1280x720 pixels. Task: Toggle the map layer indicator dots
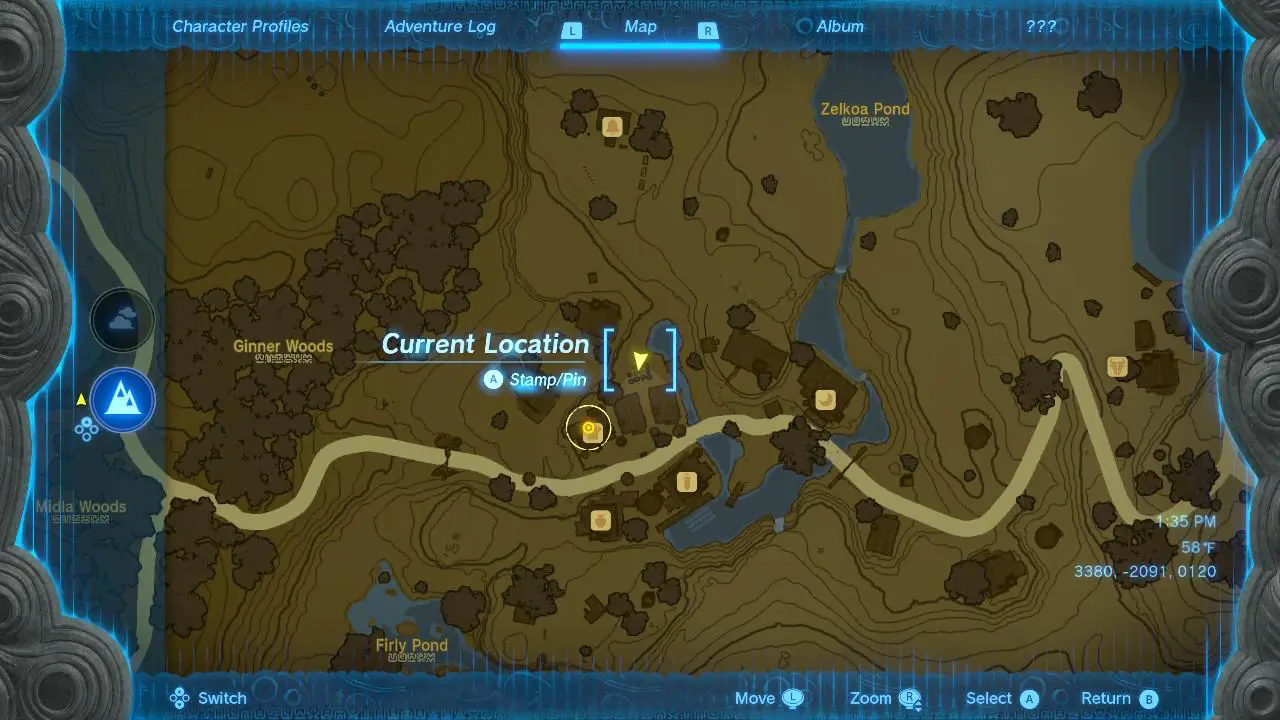pyautogui.click(x=85, y=432)
